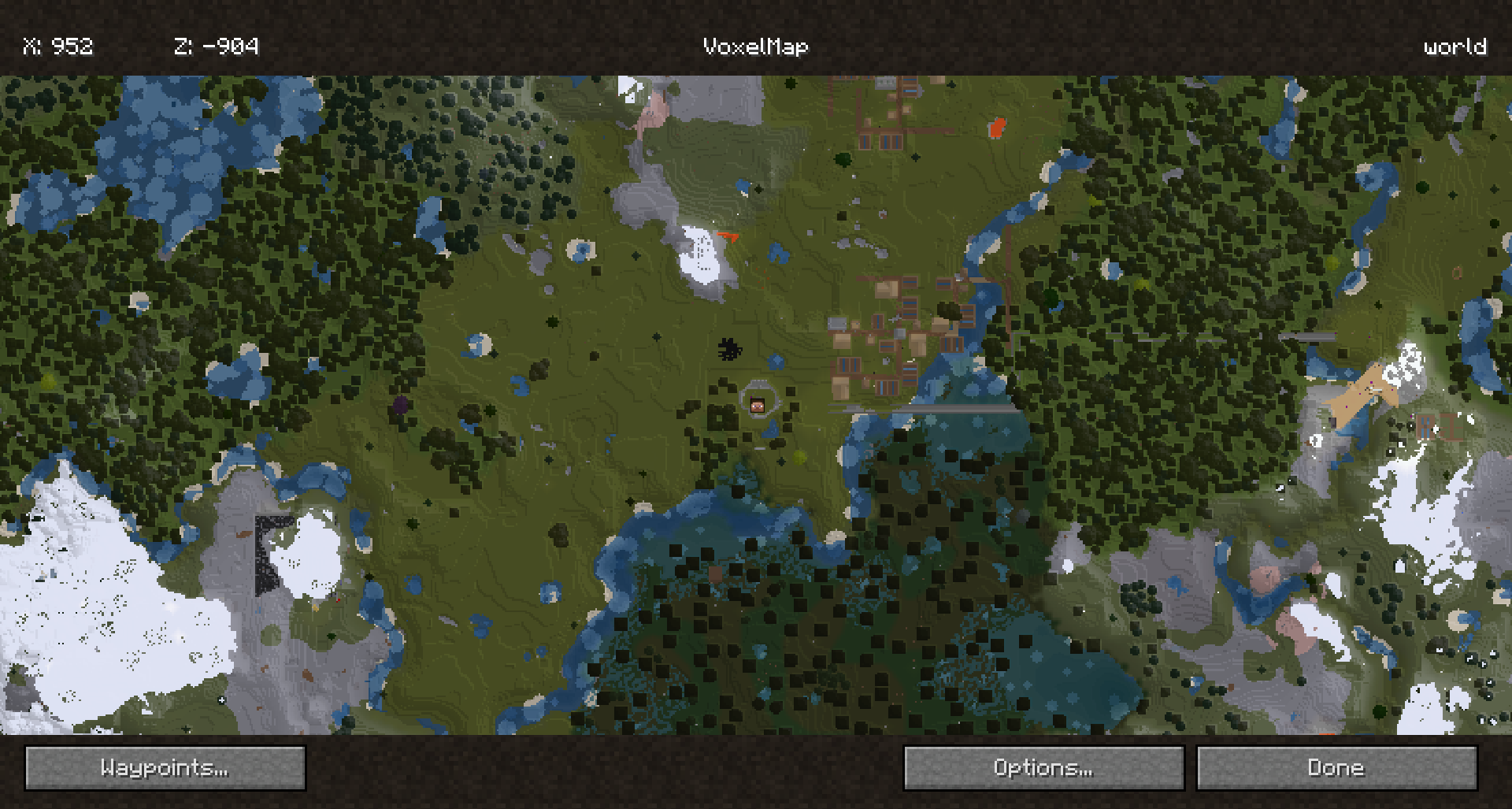Open the Waypoints list

(165, 768)
